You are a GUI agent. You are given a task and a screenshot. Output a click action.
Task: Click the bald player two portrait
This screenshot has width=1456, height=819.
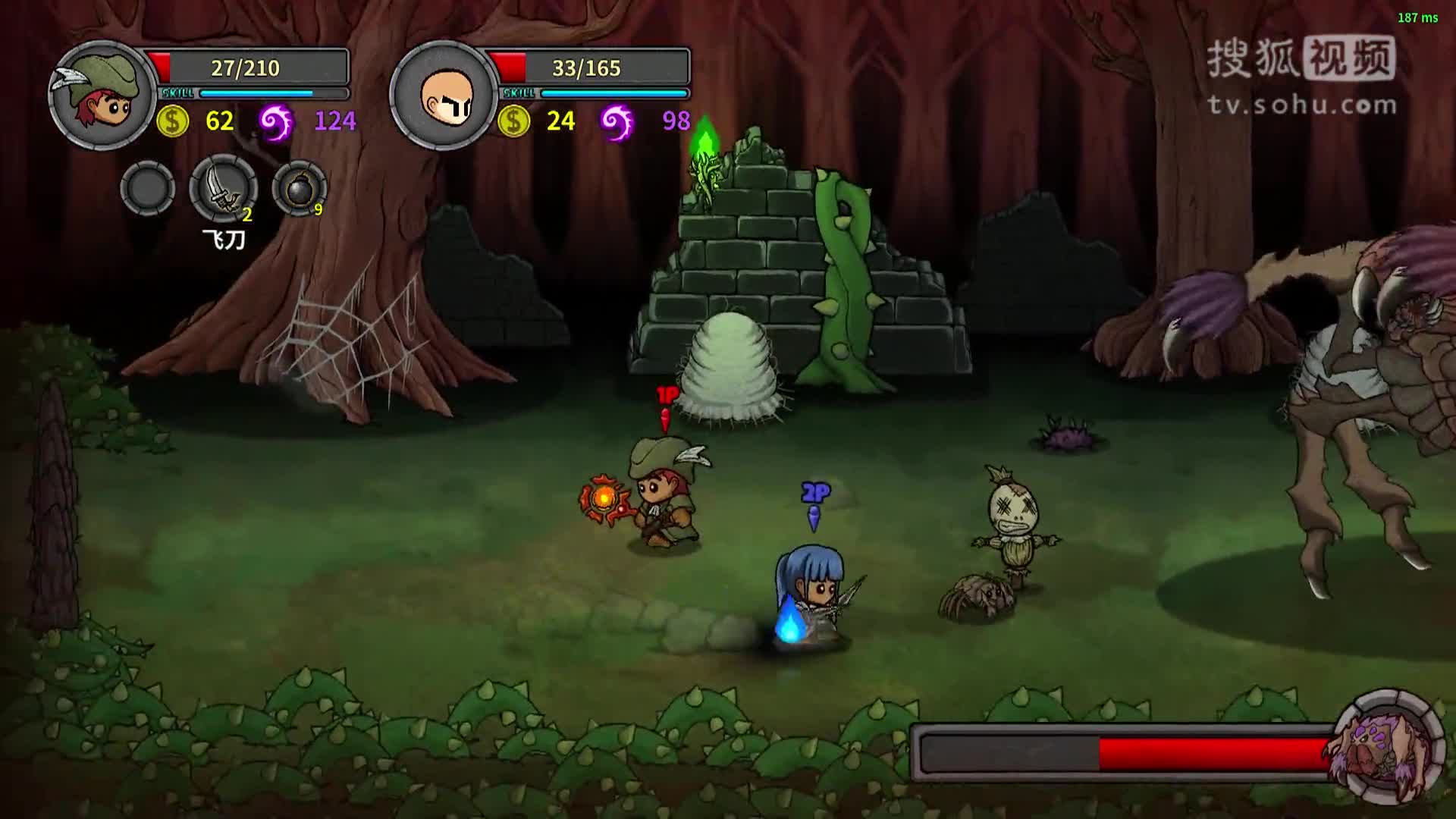444,96
